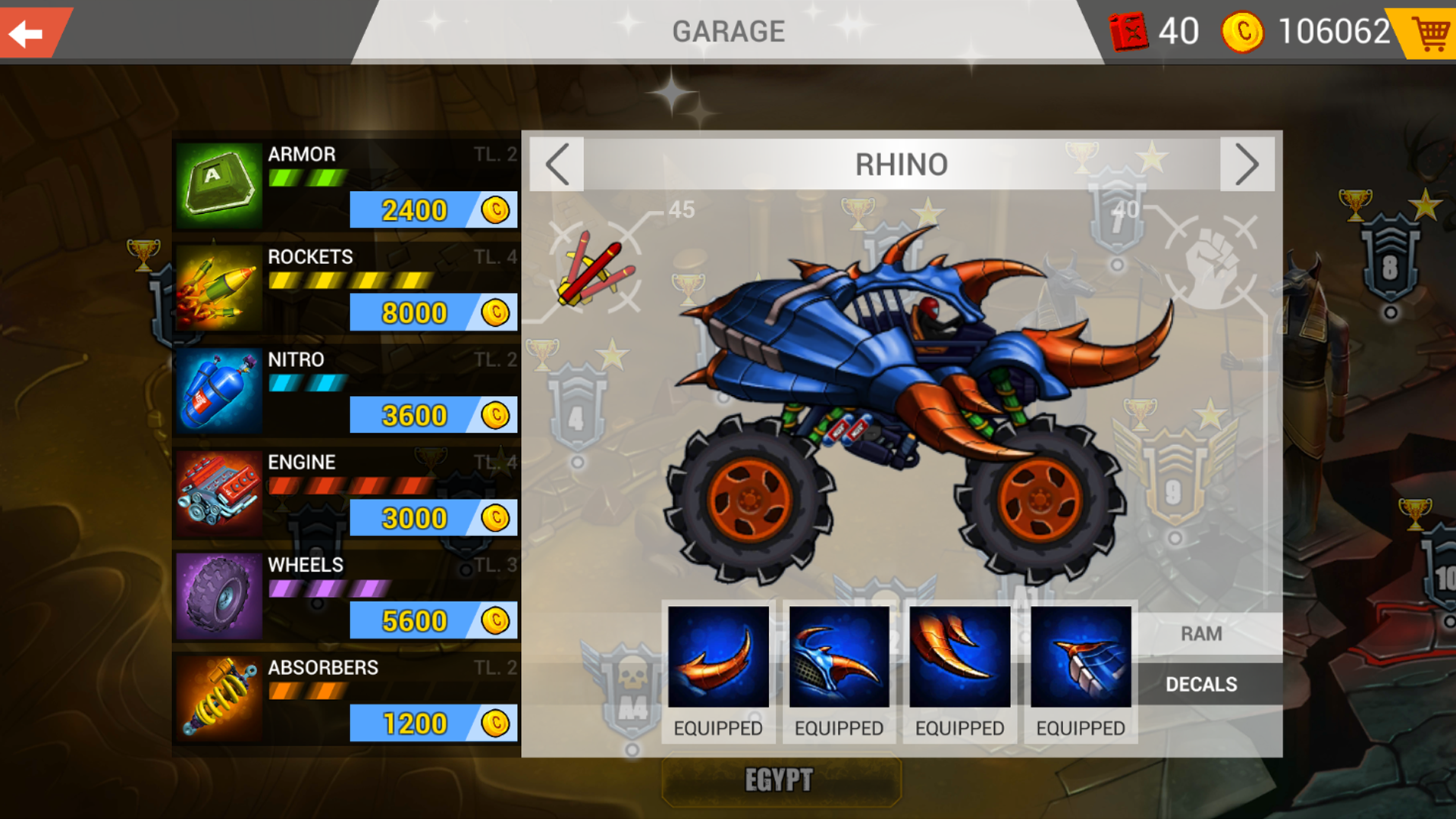Purchase the Rockets upgrade for 8000
1456x819 pixels.
432,313
